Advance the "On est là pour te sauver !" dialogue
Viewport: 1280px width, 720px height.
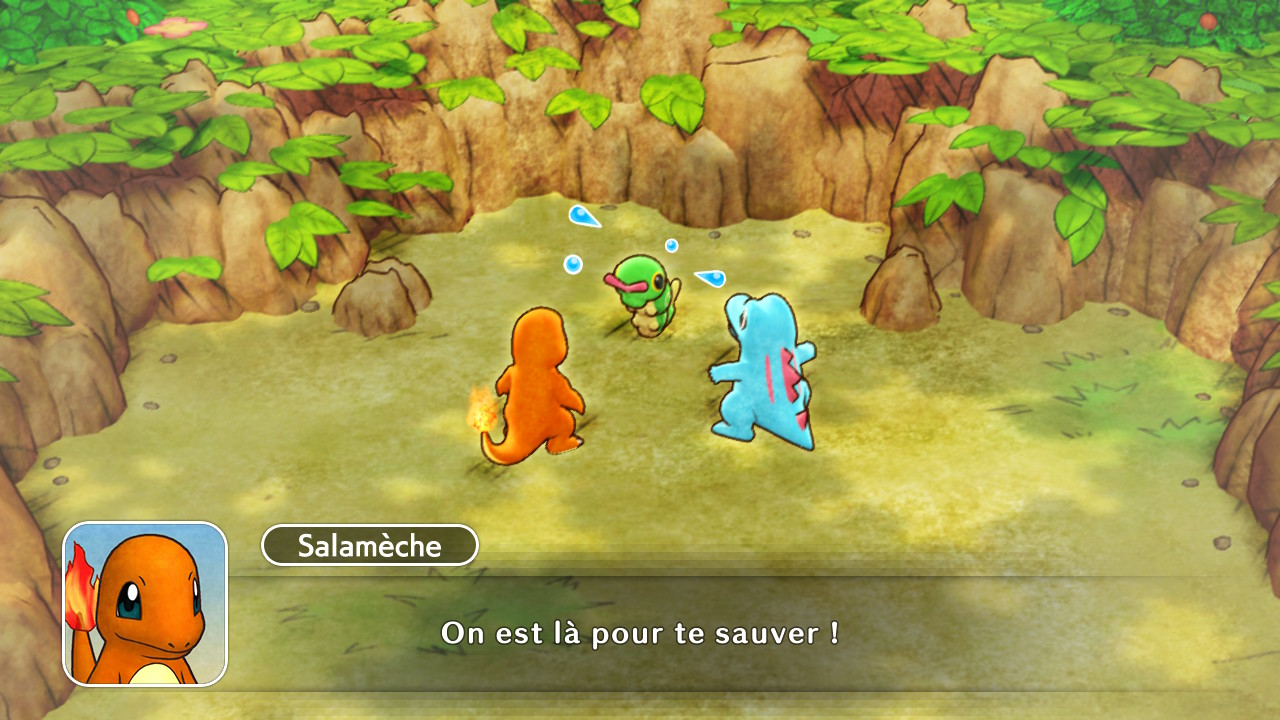pyautogui.click(x=640, y=633)
